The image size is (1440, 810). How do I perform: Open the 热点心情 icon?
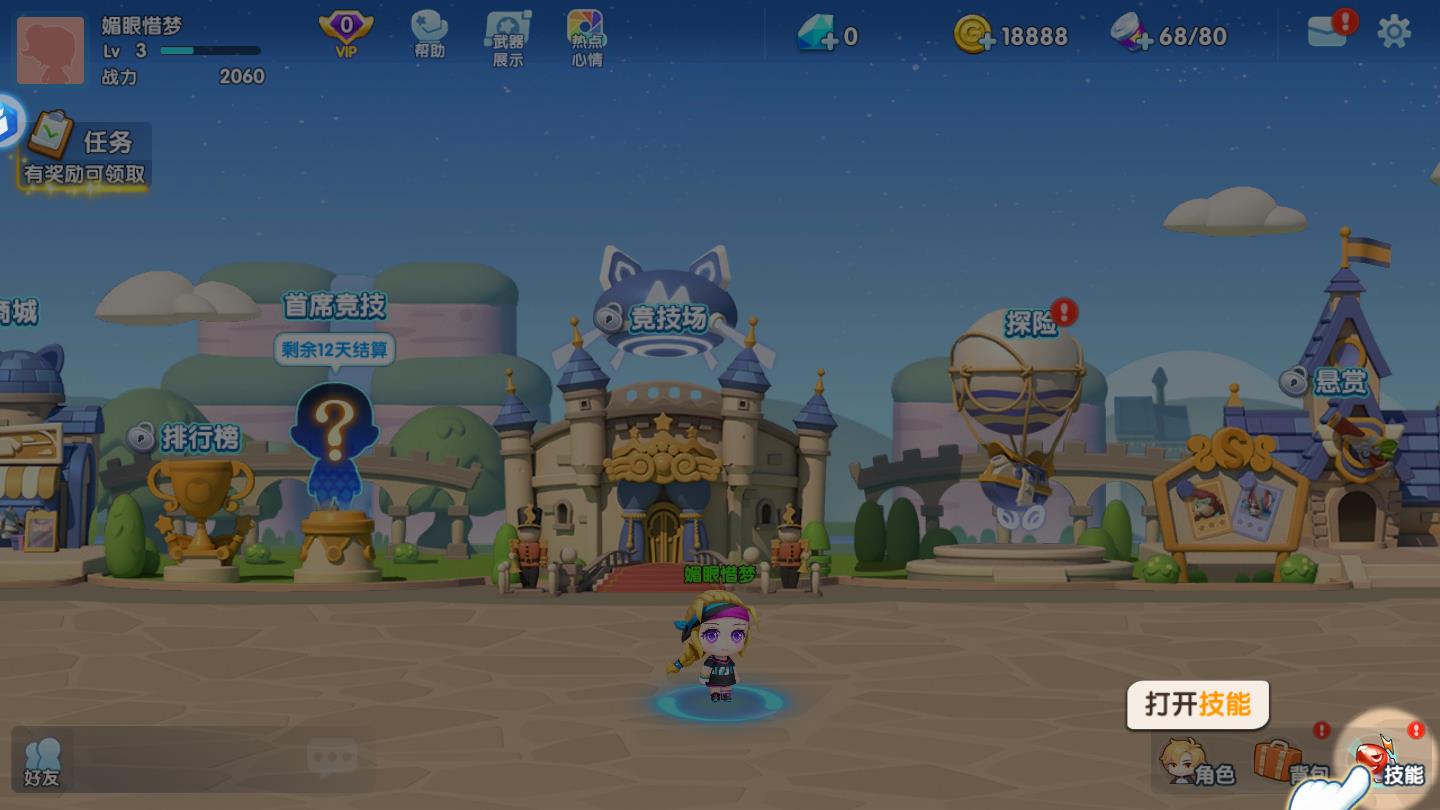[x=586, y=38]
